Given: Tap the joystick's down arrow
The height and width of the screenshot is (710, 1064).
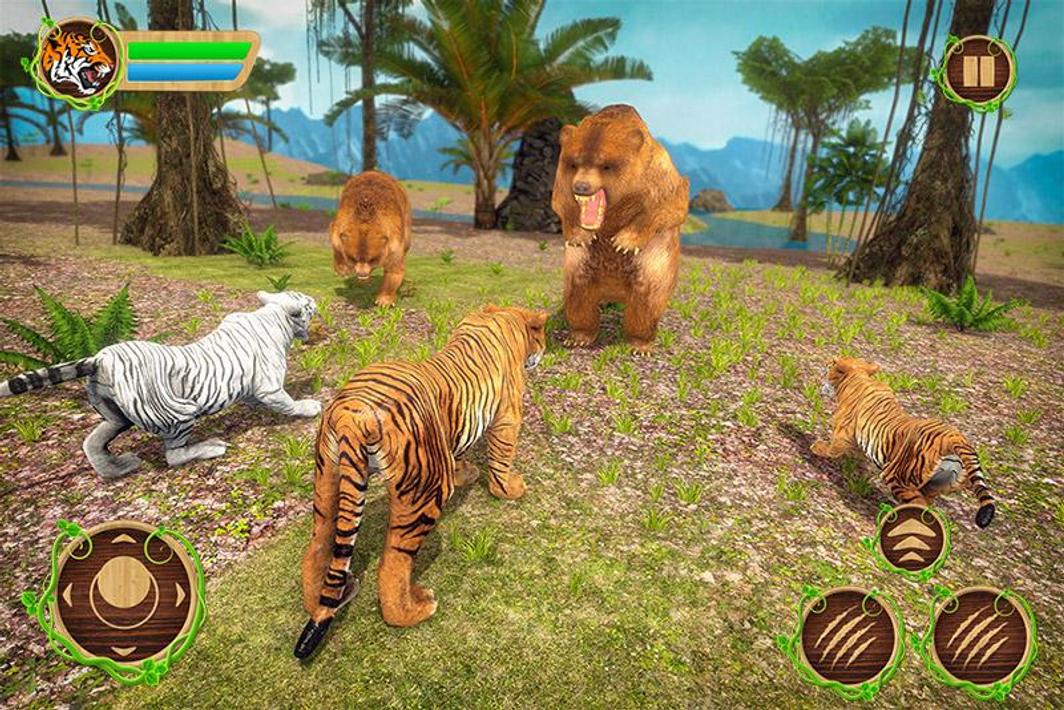Looking at the screenshot, I should tap(124, 650).
